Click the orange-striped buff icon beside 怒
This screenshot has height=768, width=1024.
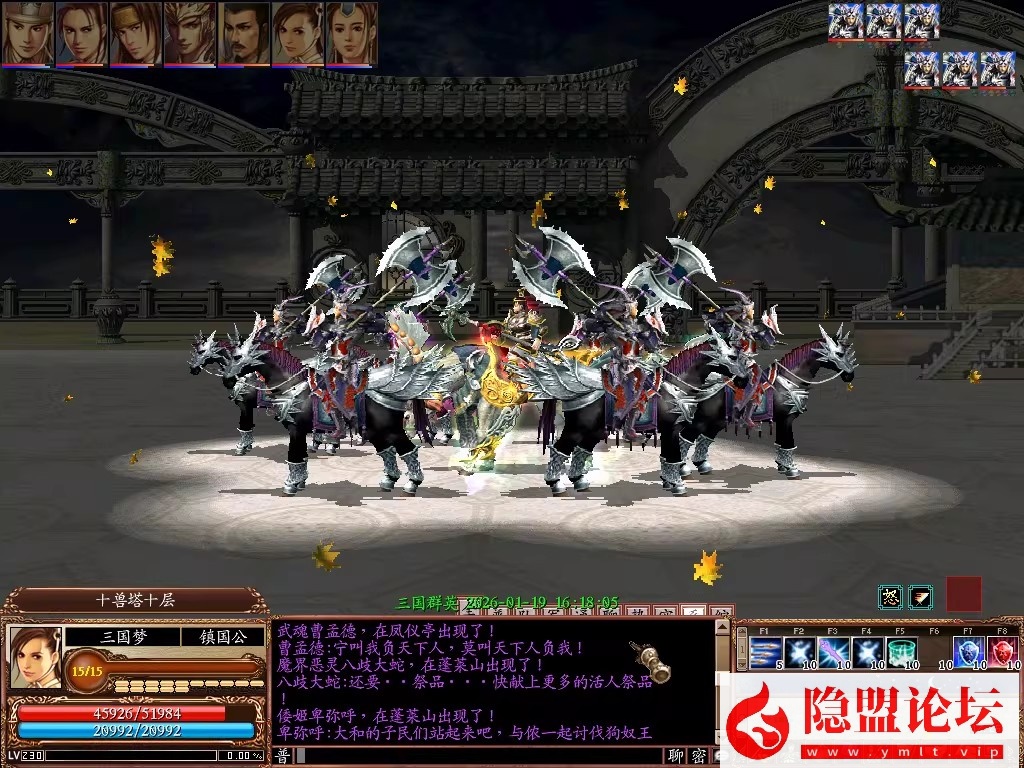click(x=921, y=597)
